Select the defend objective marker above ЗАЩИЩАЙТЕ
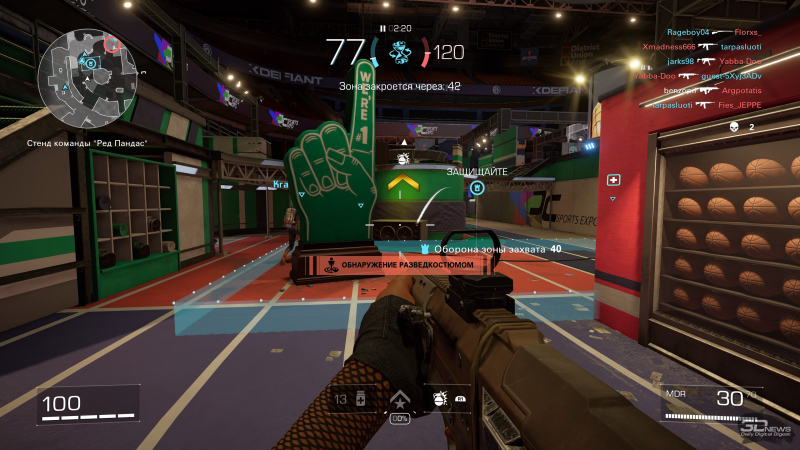Screen dimensions: 800x450 (x=477, y=187)
